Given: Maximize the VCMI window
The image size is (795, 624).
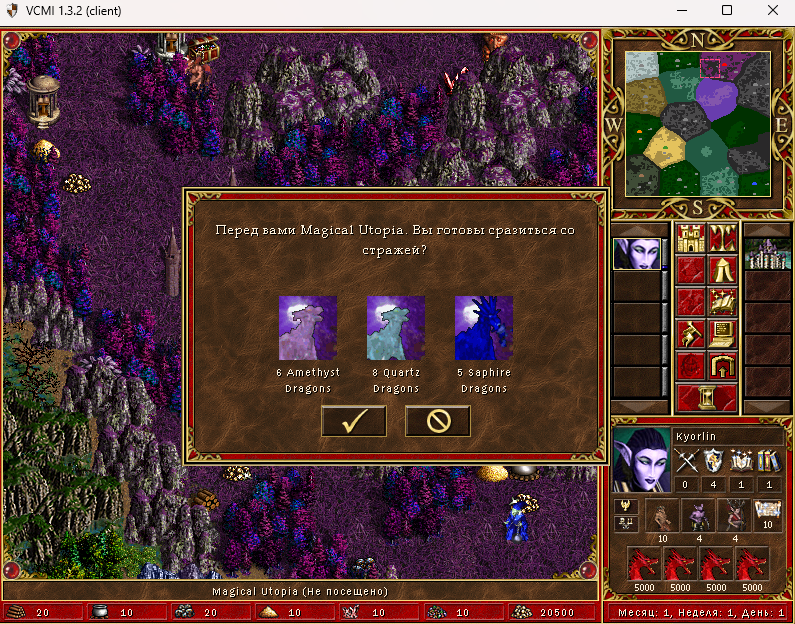Looking at the screenshot, I should [727, 11].
